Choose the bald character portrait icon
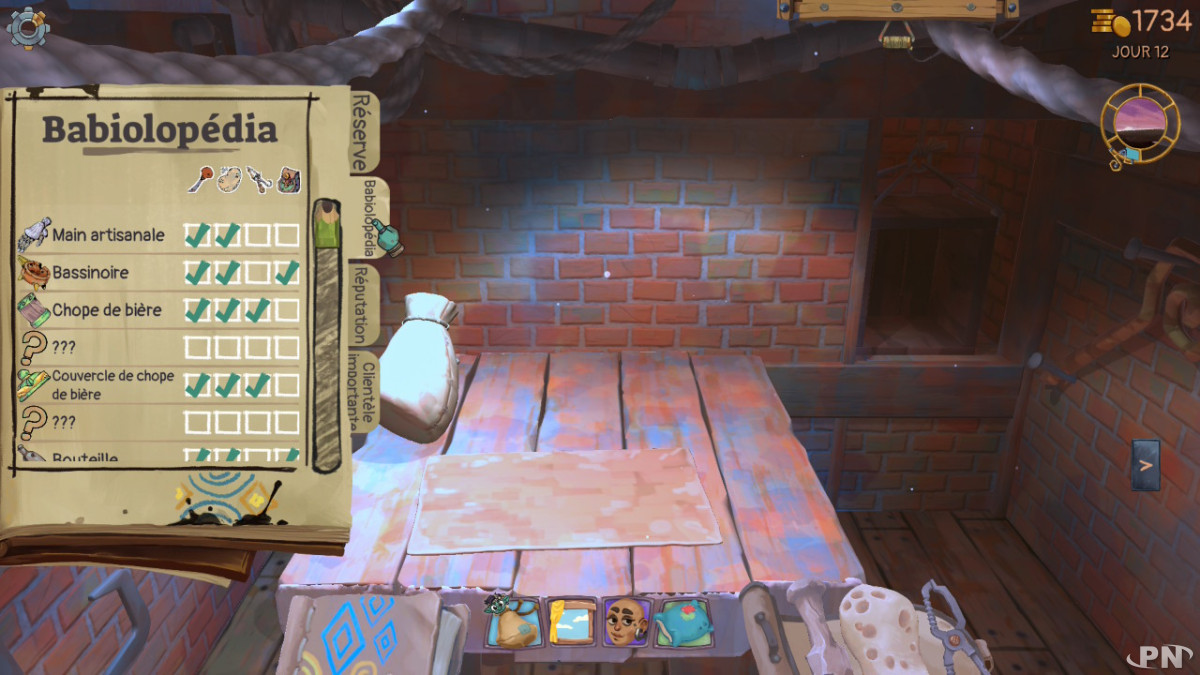This screenshot has width=1200, height=675. pyautogui.click(x=627, y=621)
